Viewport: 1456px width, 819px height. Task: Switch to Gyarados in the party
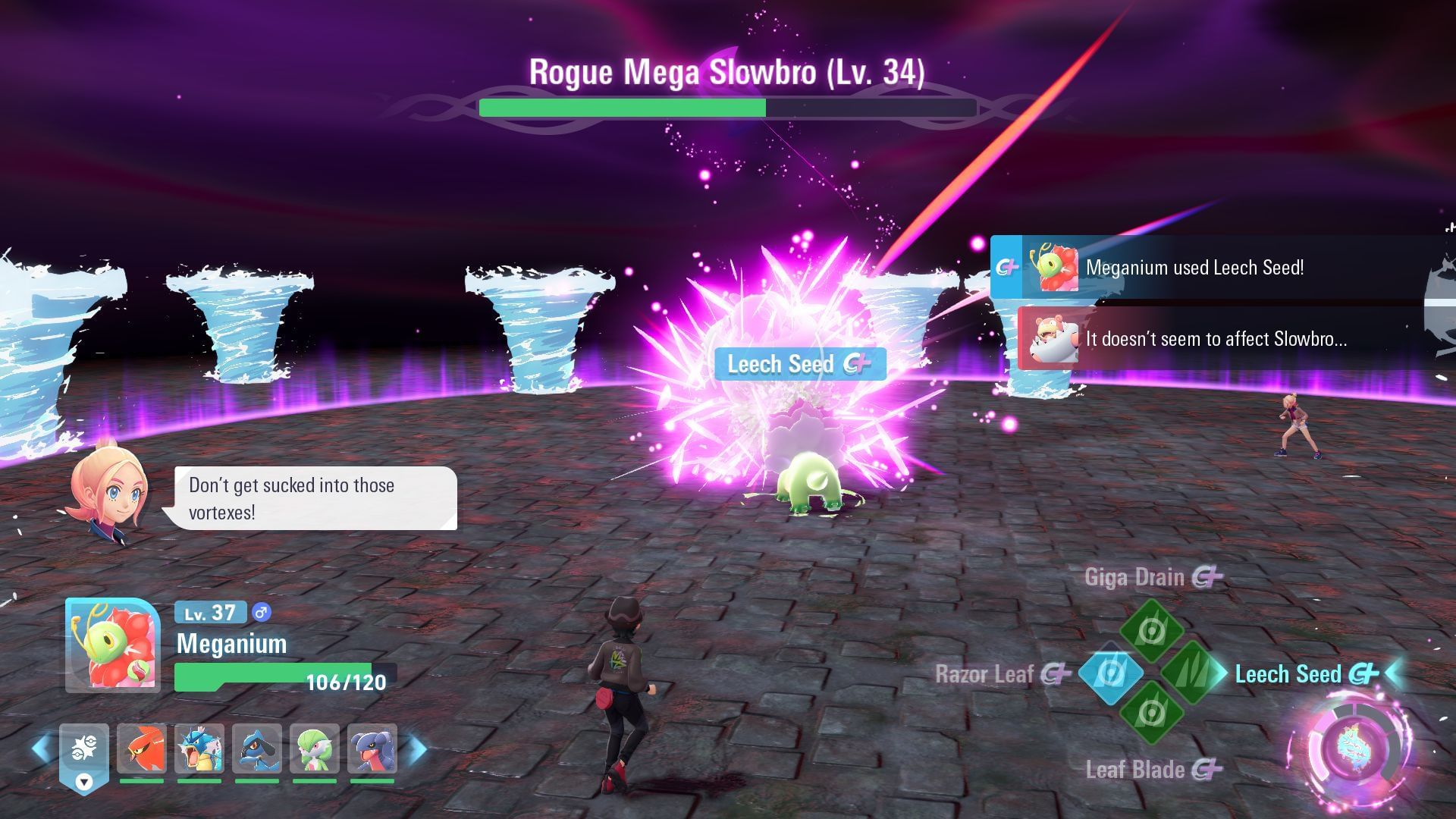click(x=199, y=749)
